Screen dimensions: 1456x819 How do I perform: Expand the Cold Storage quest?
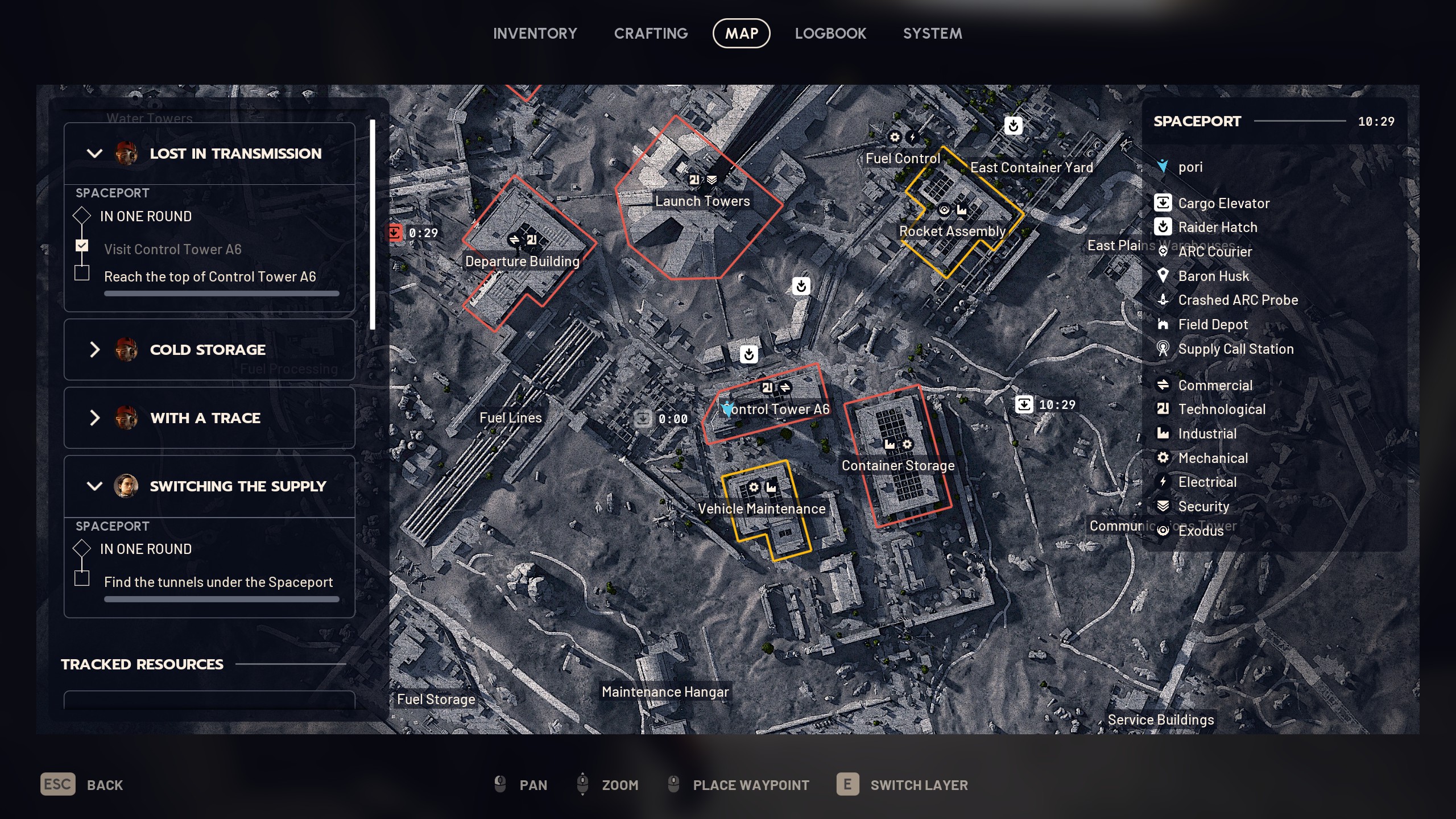(94, 350)
